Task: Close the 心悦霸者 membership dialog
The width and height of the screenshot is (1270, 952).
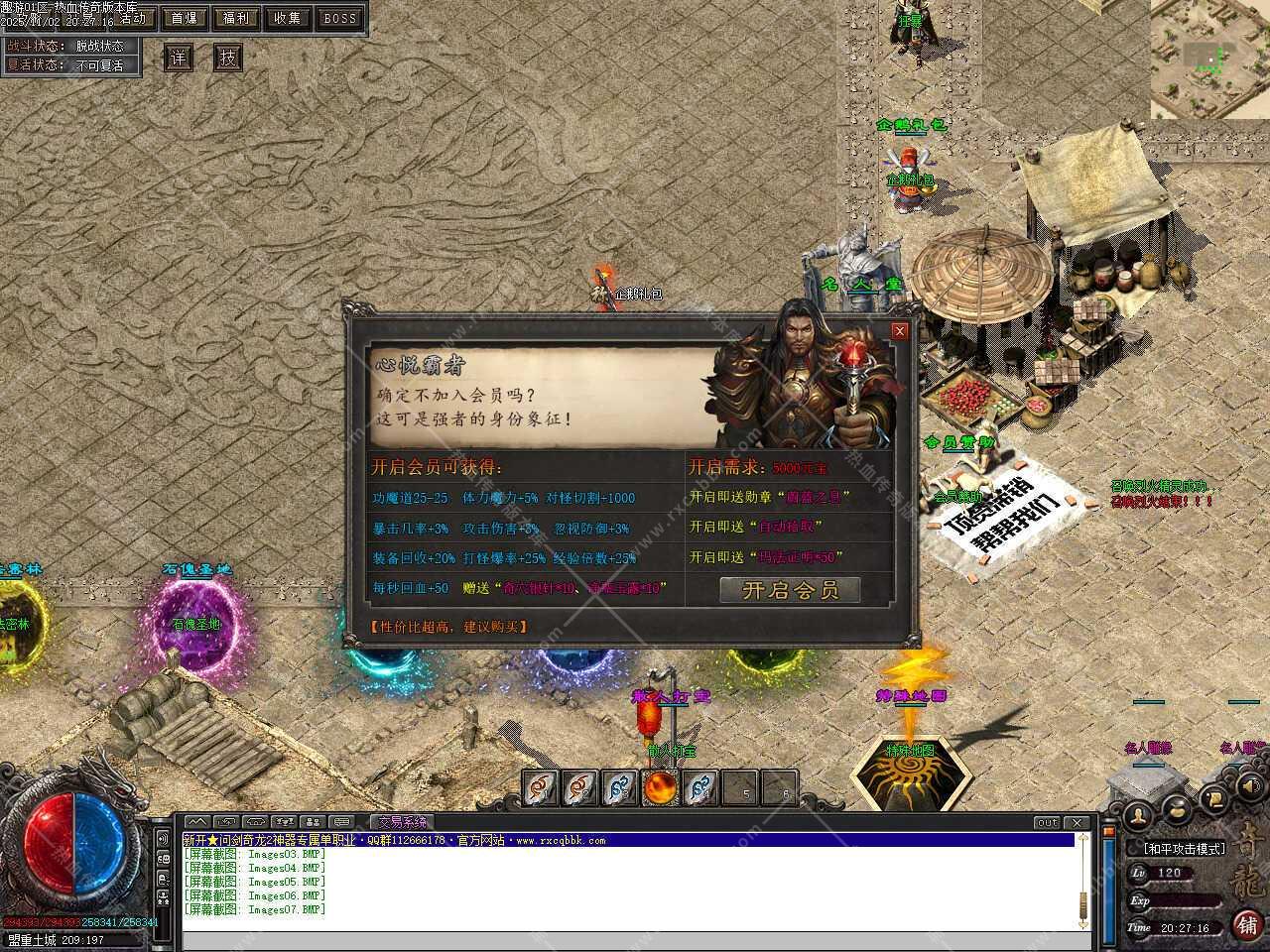Action: [x=899, y=331]
